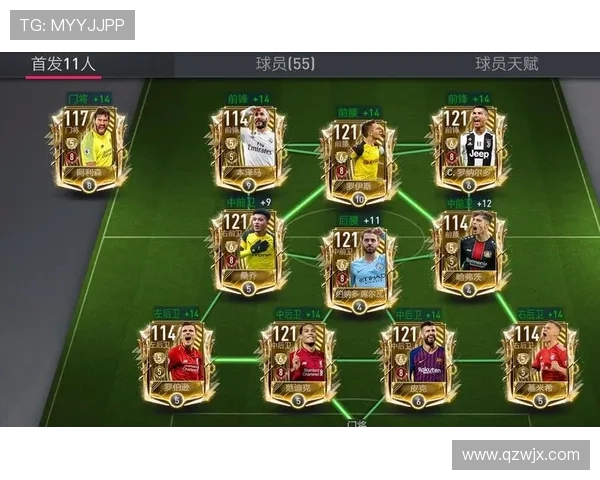Choose the Leverkusen midfielder card

468,252
